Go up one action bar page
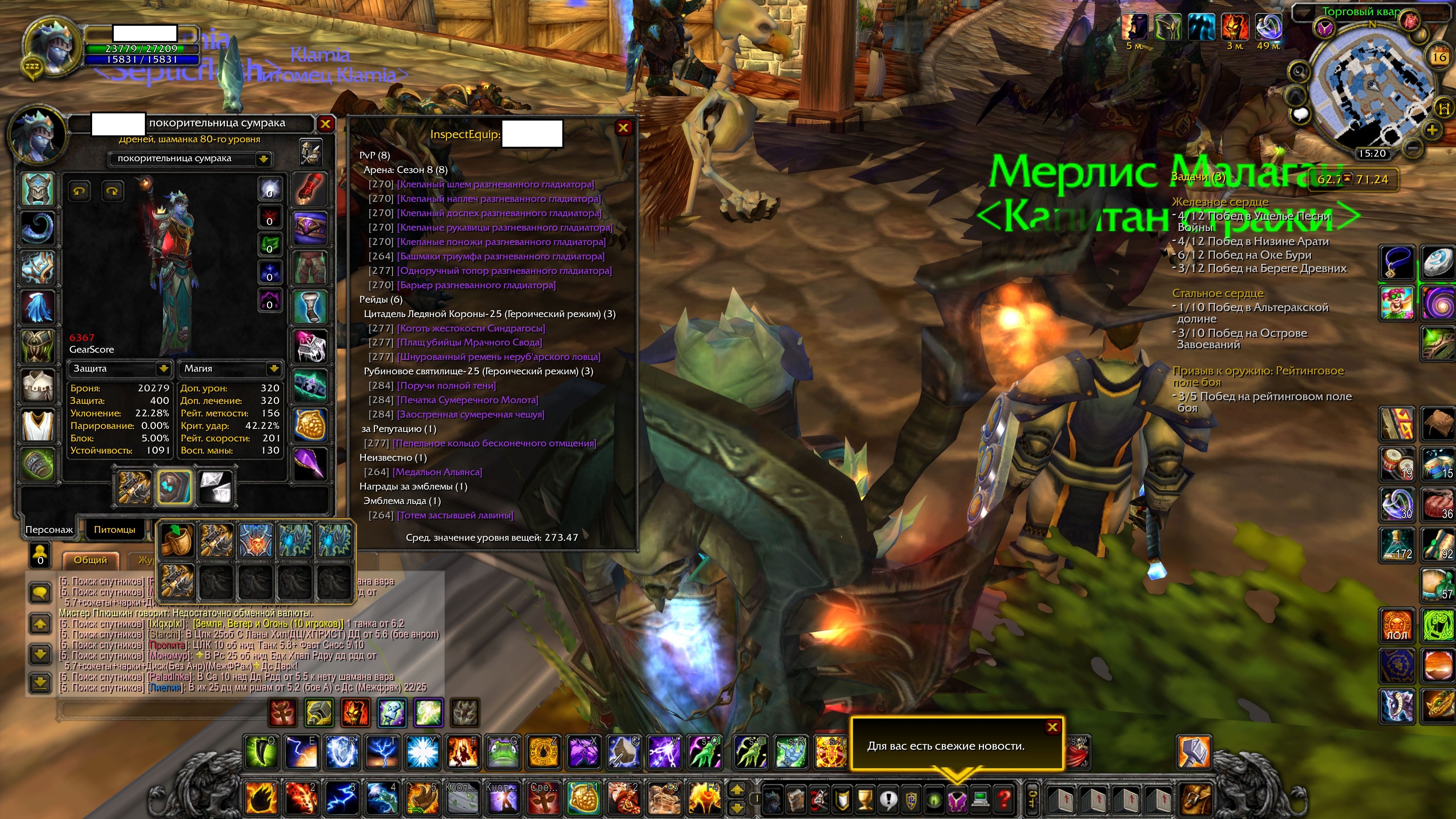This screenshot has height=819, width=1456. click(737, 789)
